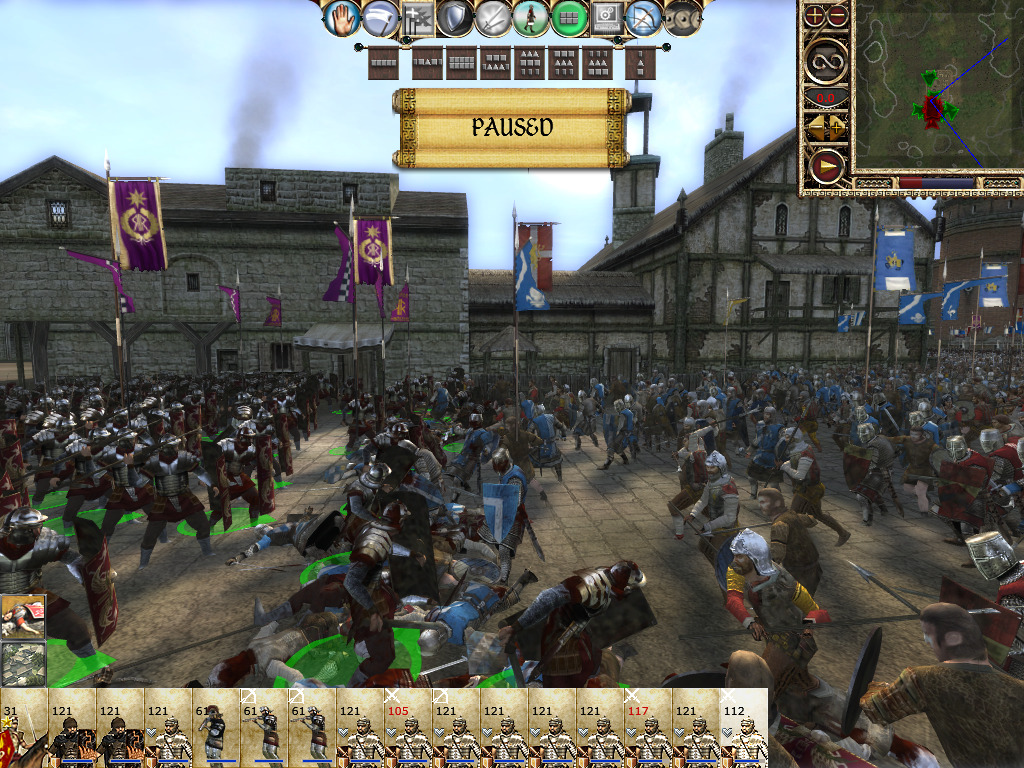Click the halt order hand icon

point(342,17)
